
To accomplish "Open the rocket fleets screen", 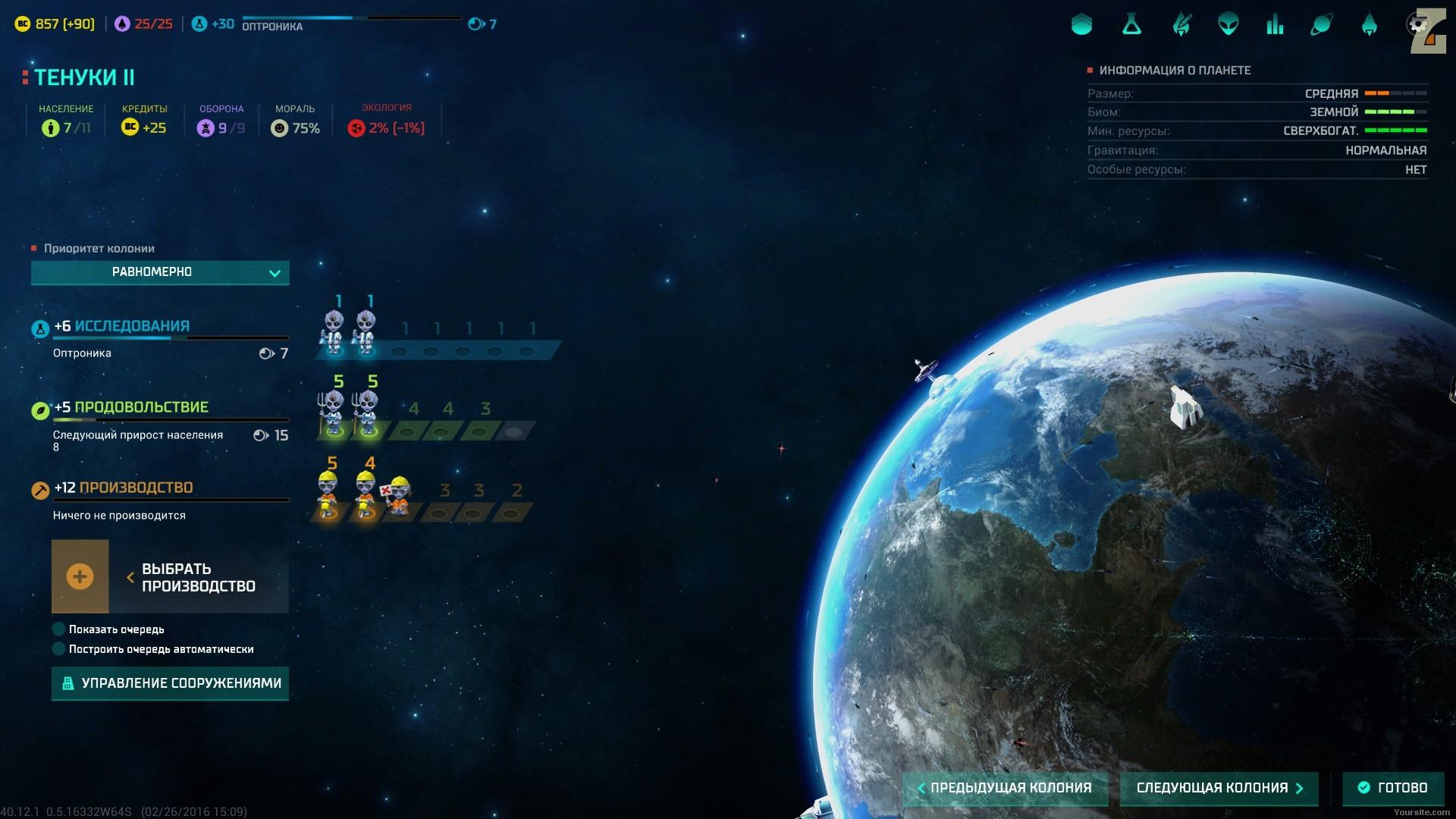I will point(1369,25).
